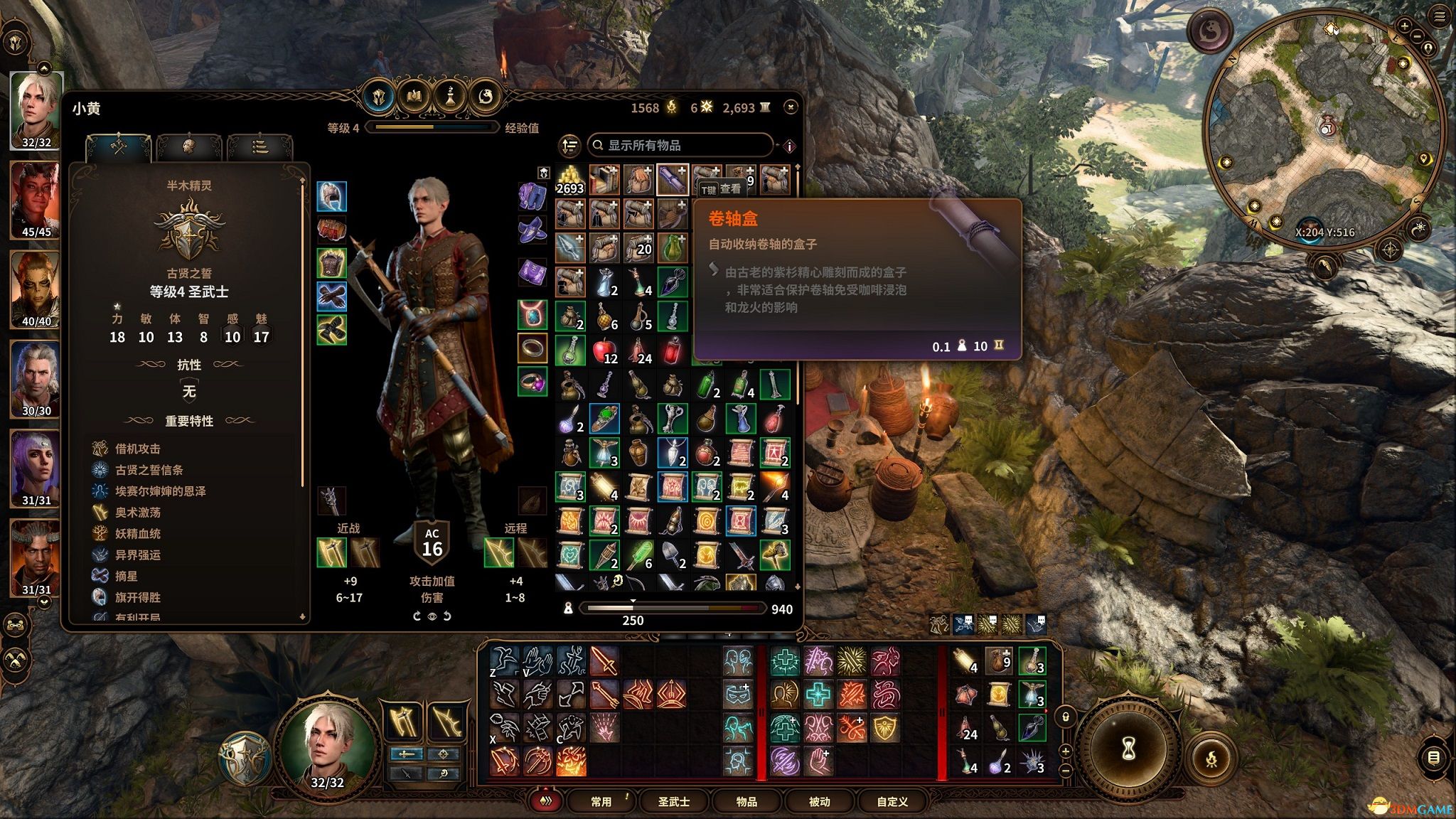Switch to the 圣武士 hotbar tab

pos(674,801)
